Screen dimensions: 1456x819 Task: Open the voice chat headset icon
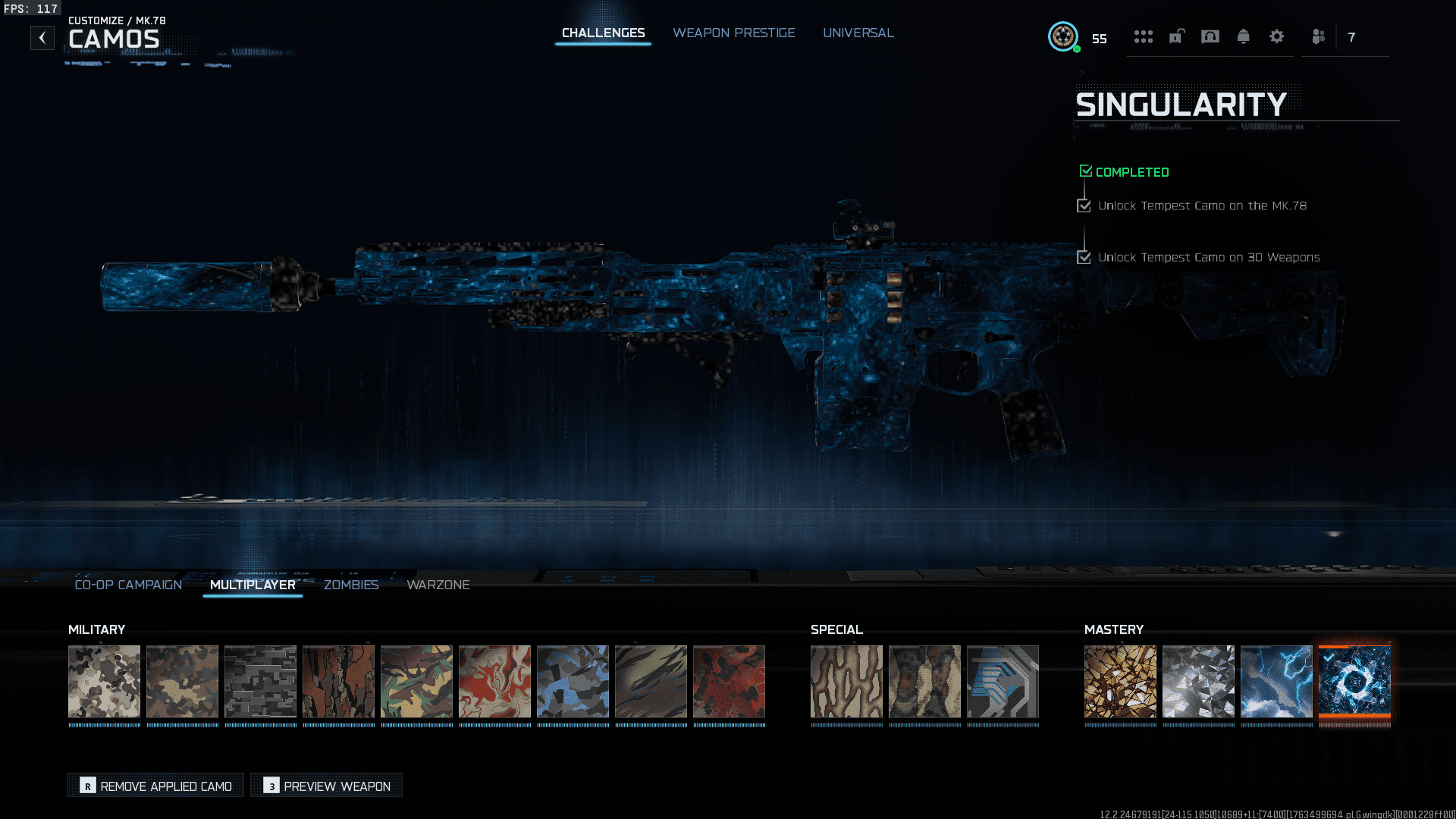1210,36
